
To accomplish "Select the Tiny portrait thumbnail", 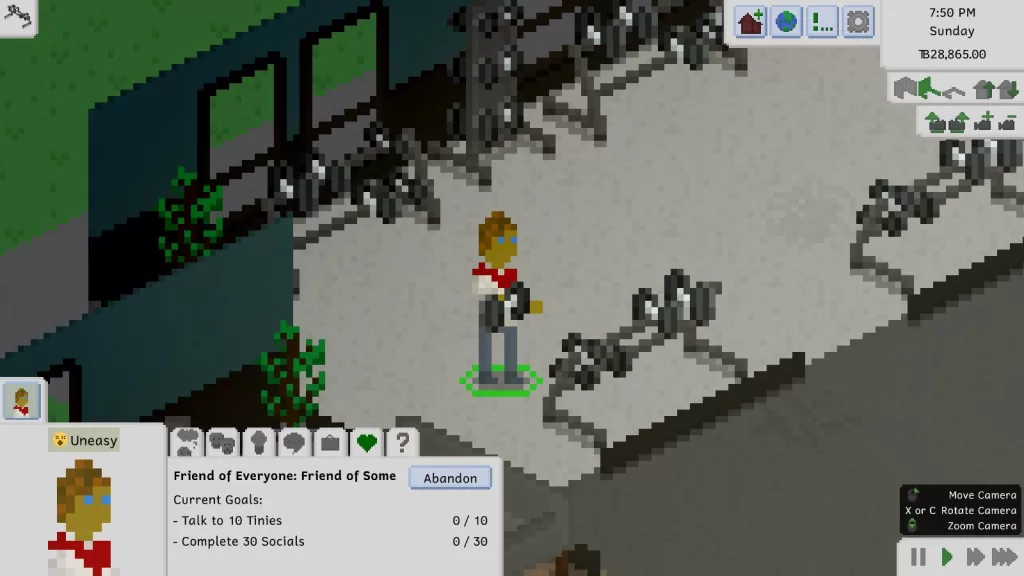I will pos(21,401).
